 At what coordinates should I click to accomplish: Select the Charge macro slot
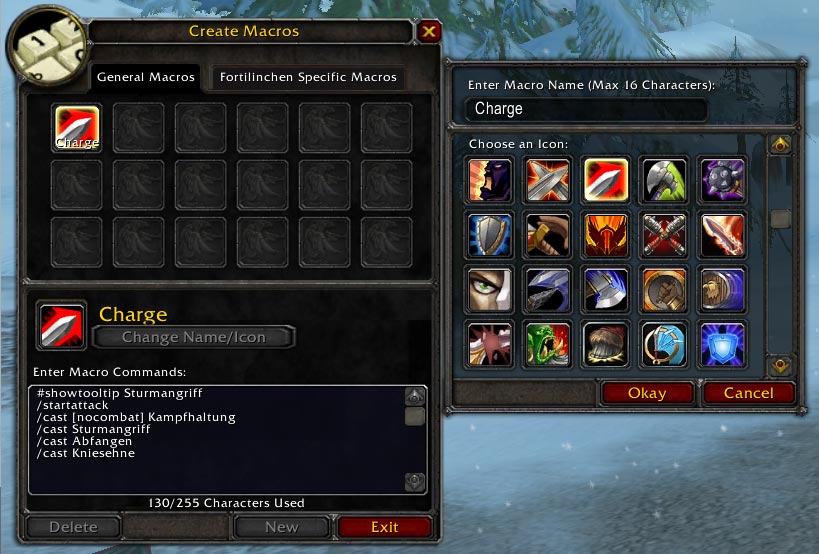[x=76, y=128]
